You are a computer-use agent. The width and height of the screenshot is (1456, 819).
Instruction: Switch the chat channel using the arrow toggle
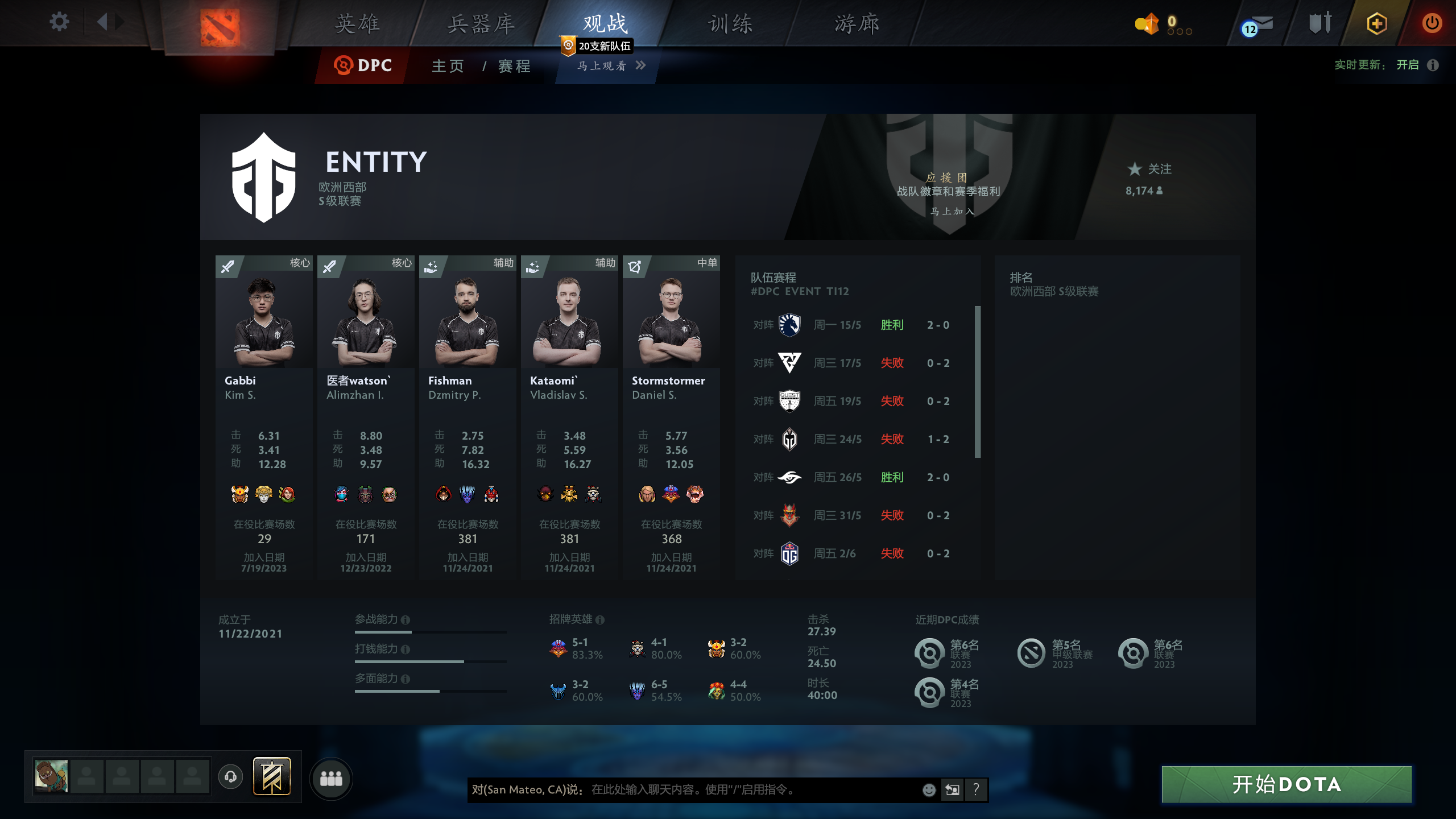952,790
